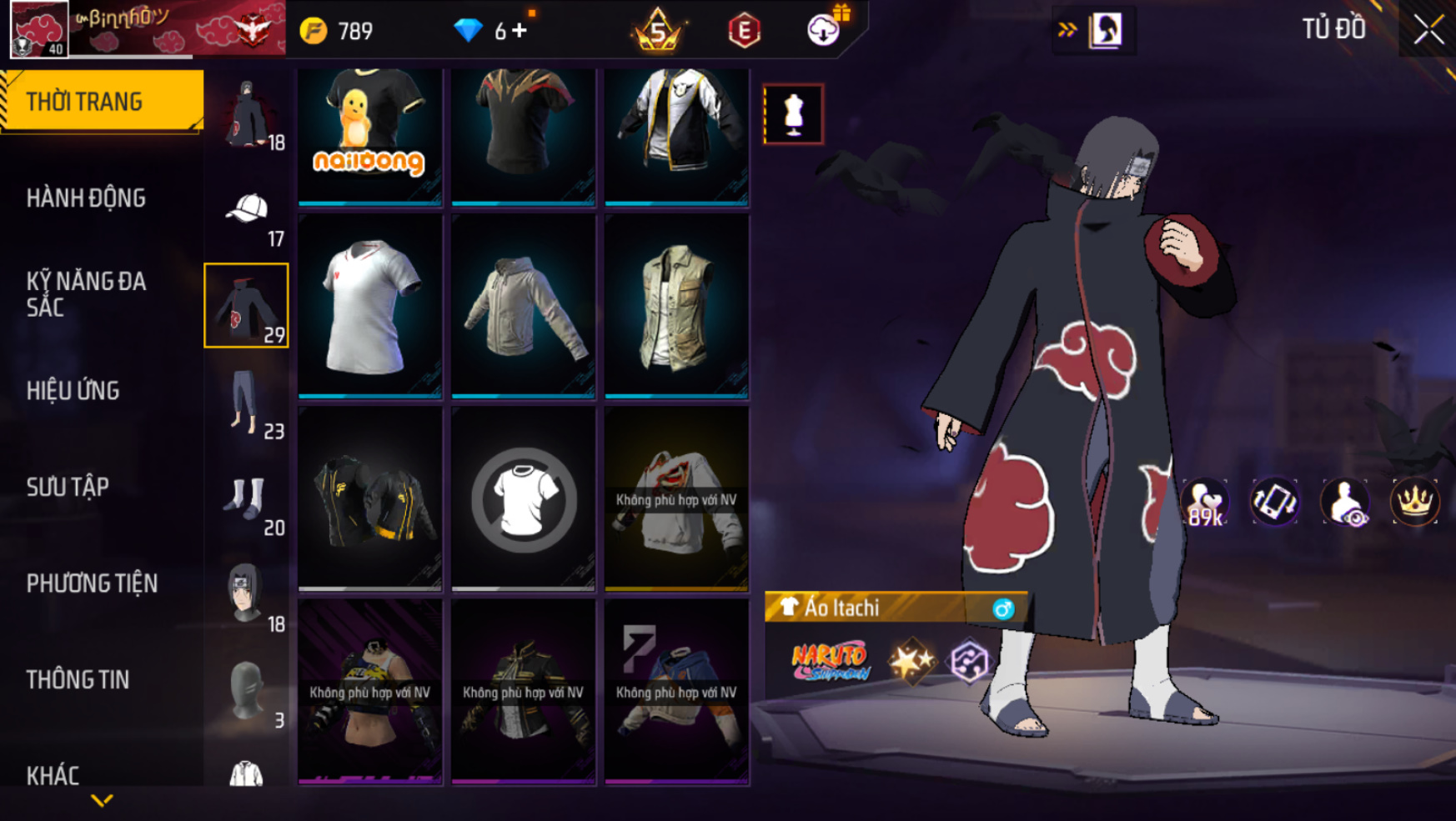
Task: Select the default white t-shirt icon slot
Action: pyautogui.click(x=523, y=499)
